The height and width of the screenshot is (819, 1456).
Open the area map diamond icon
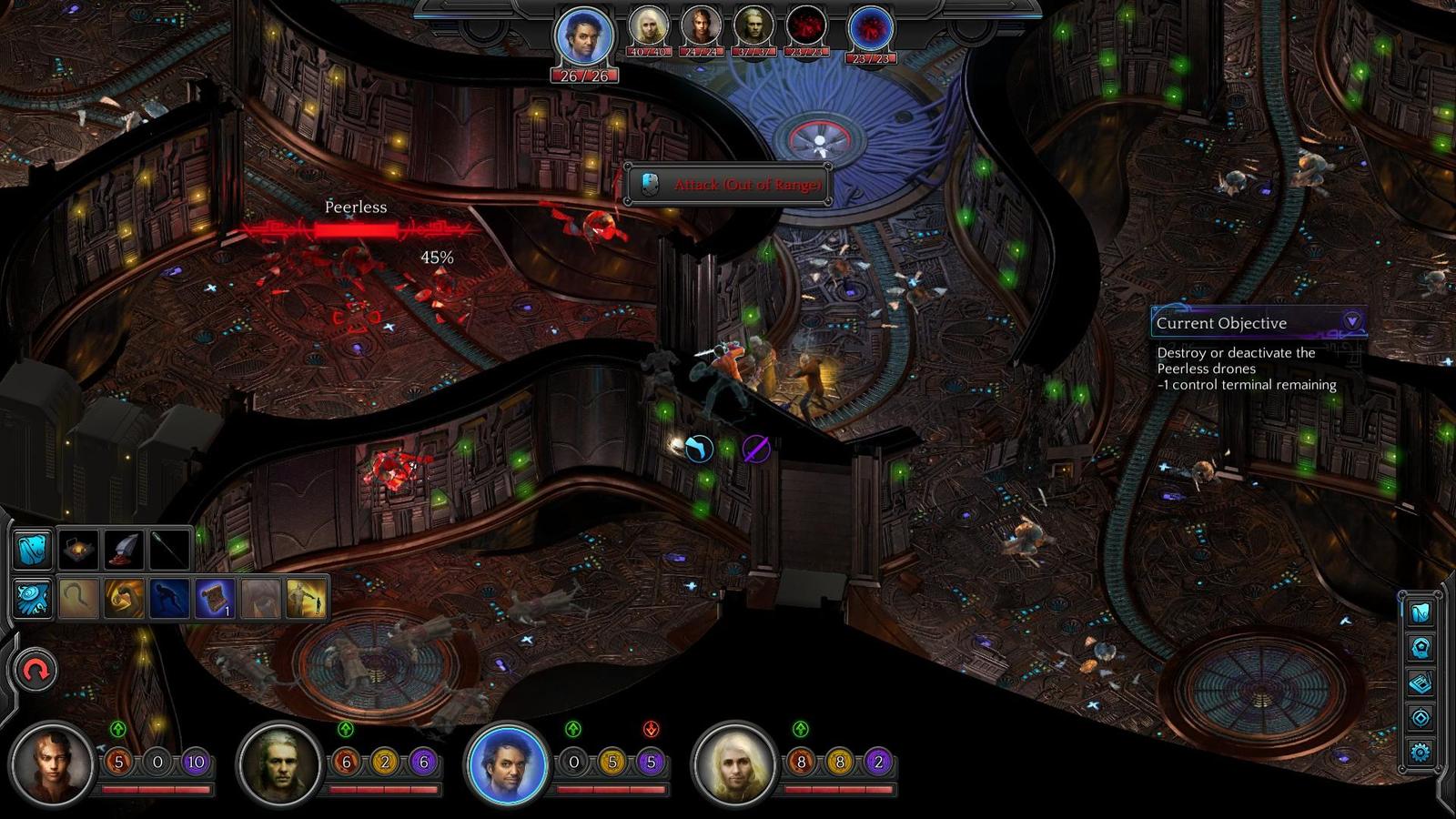coord(1421,717)
